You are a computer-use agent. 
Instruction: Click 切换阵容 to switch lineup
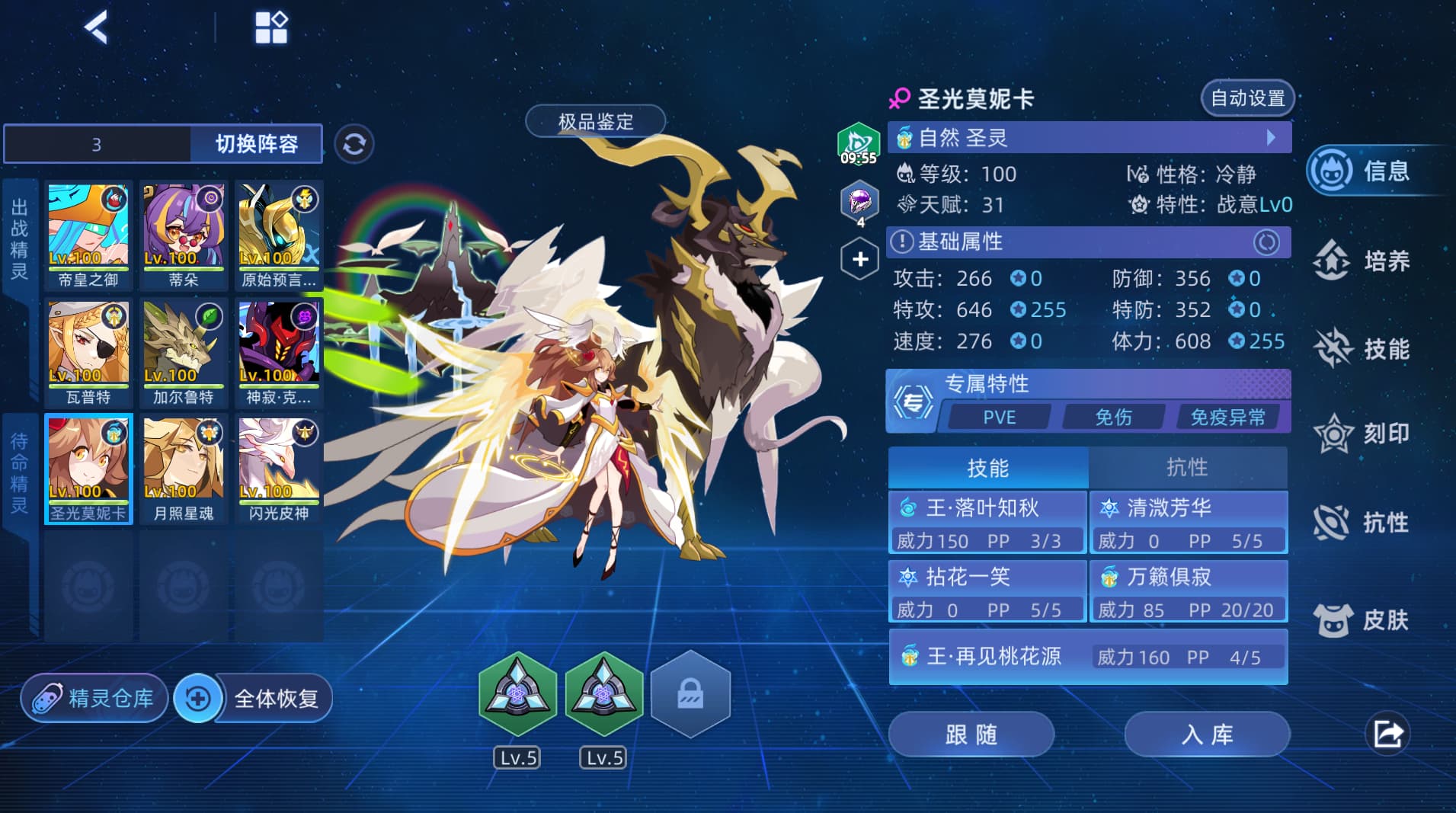[x=256, y=144]
